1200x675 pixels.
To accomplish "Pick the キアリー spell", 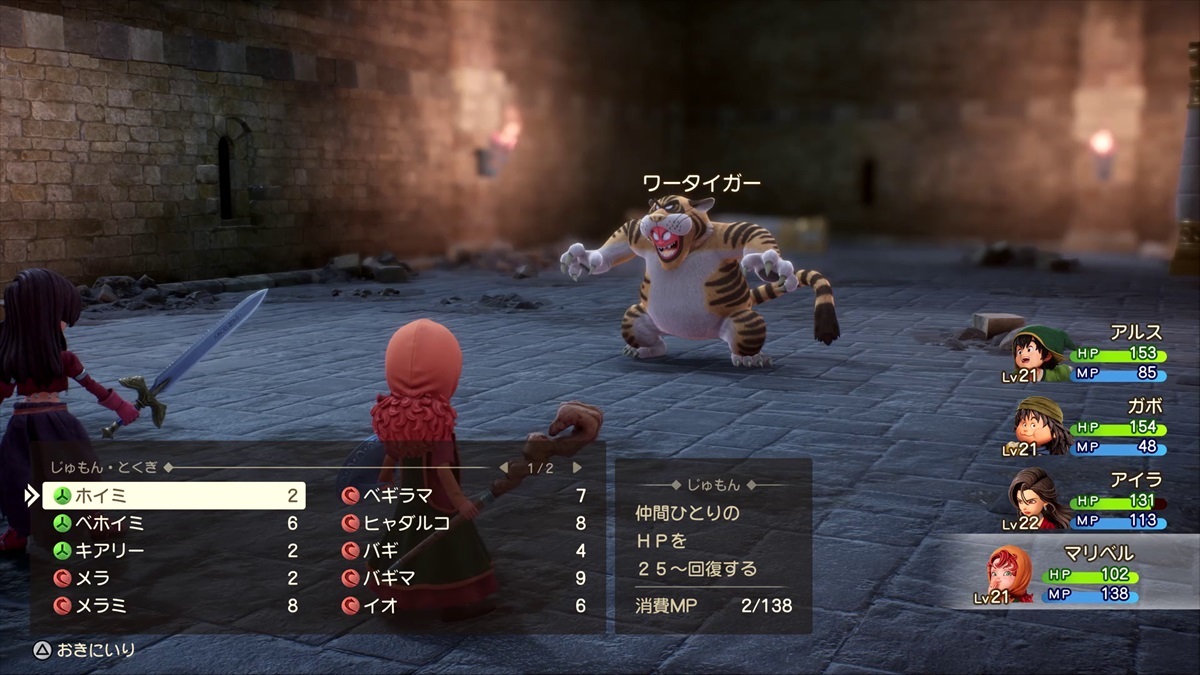I will coord(172,551).
